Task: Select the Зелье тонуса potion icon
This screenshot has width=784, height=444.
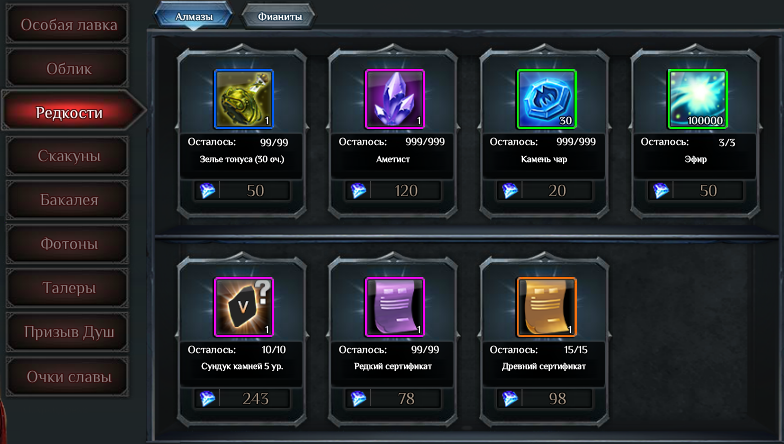Action: [x=244, y=99]
